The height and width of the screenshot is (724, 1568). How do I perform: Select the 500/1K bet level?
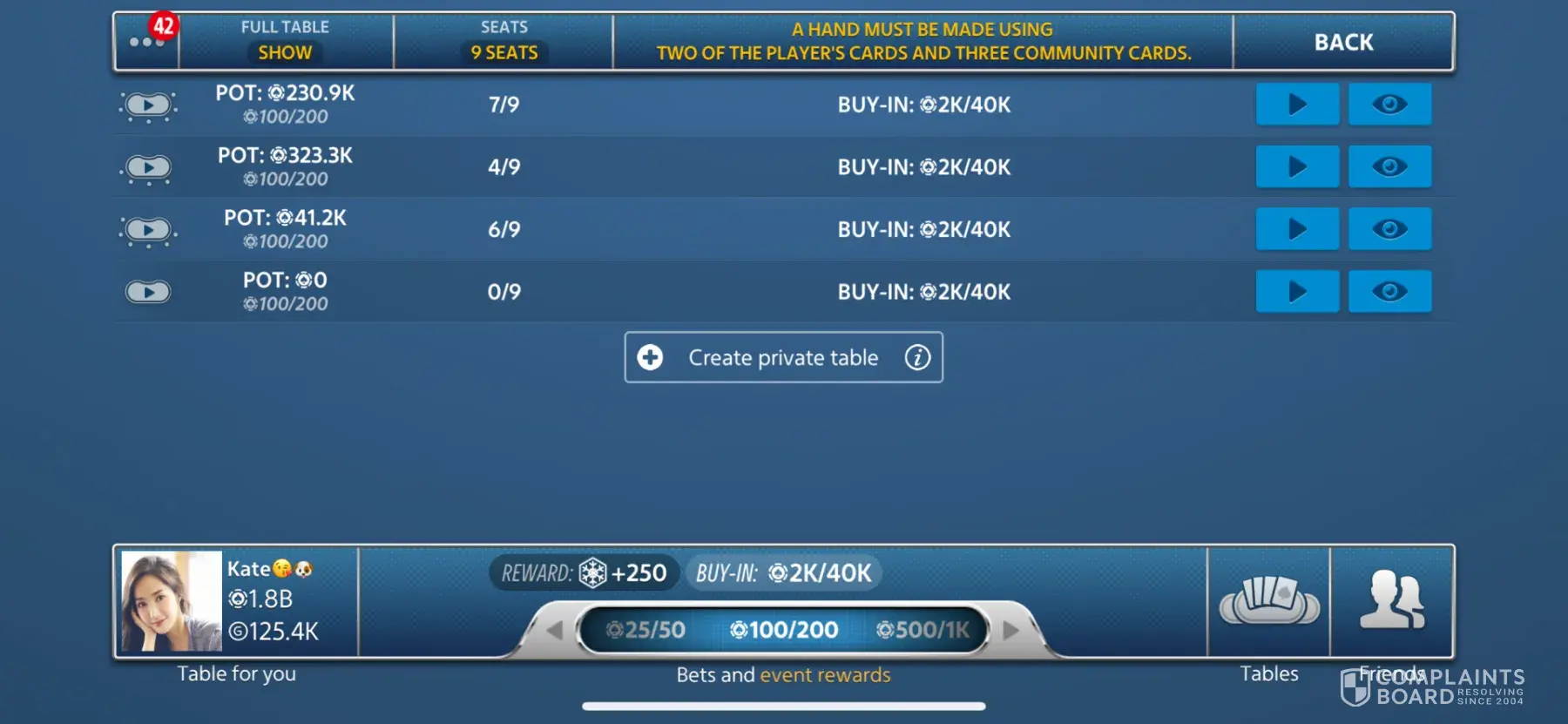[x=923, y=630]
